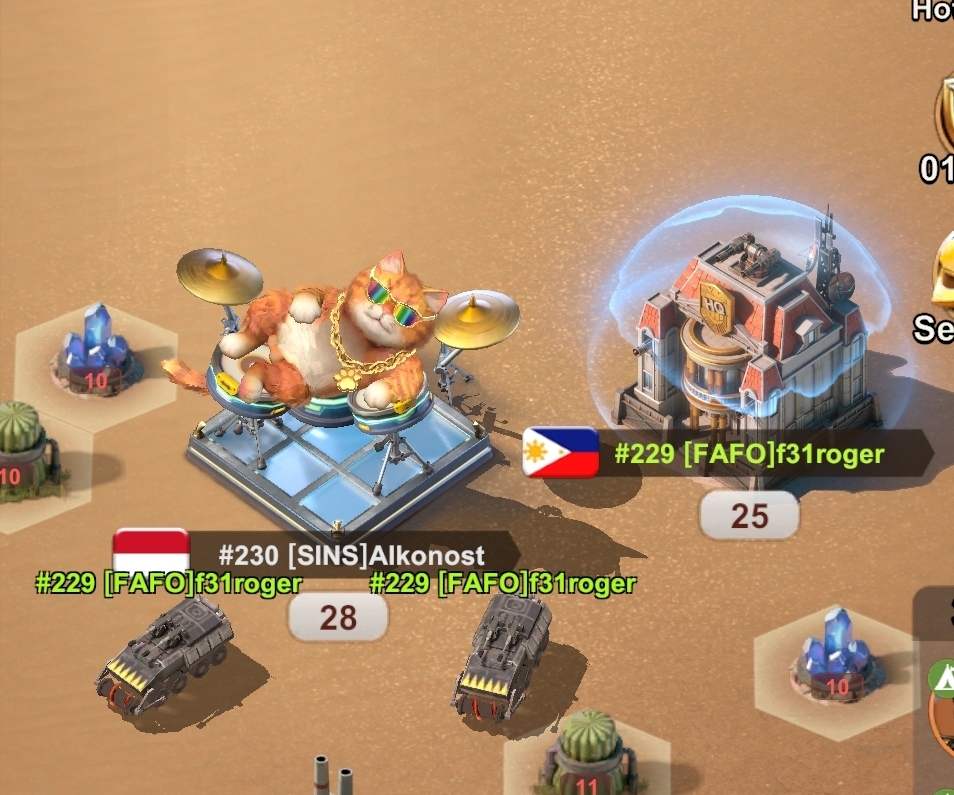Select the f31roger banner beside the Philippine flag
The height and width of the screenshot is (795, 954).
click(x=748, y=455)
